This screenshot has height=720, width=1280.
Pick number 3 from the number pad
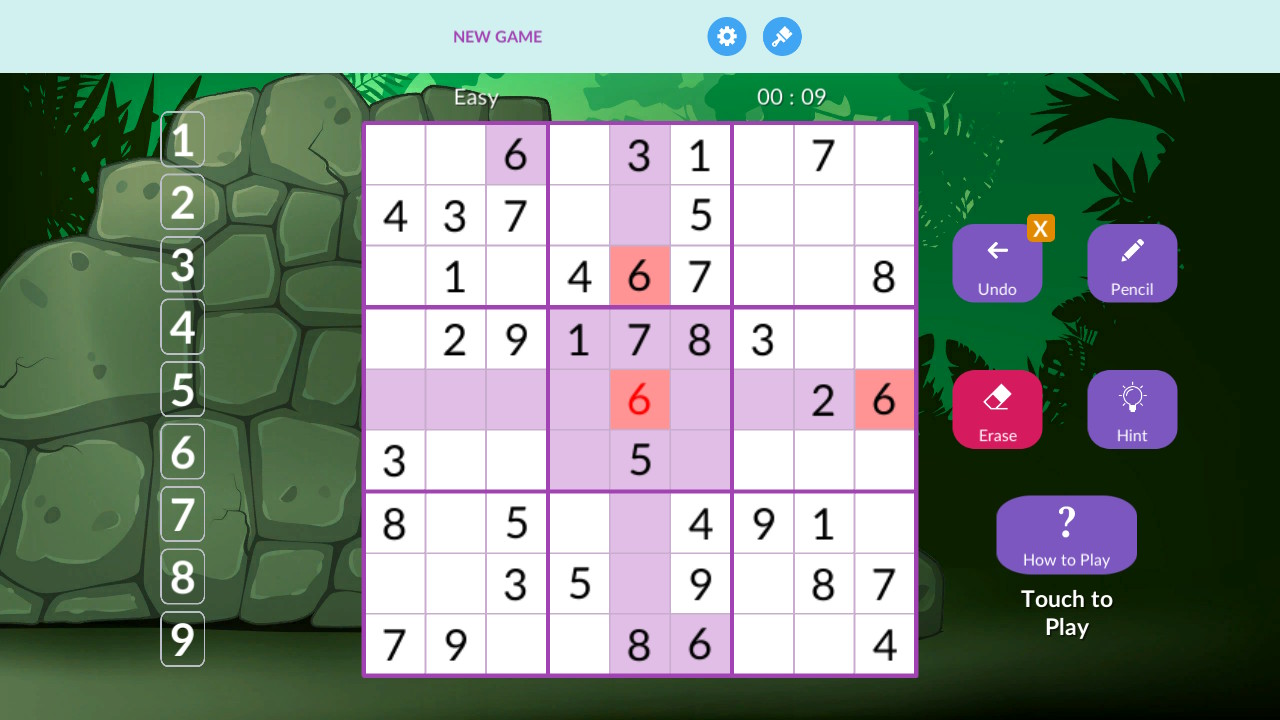click(182, 264)
